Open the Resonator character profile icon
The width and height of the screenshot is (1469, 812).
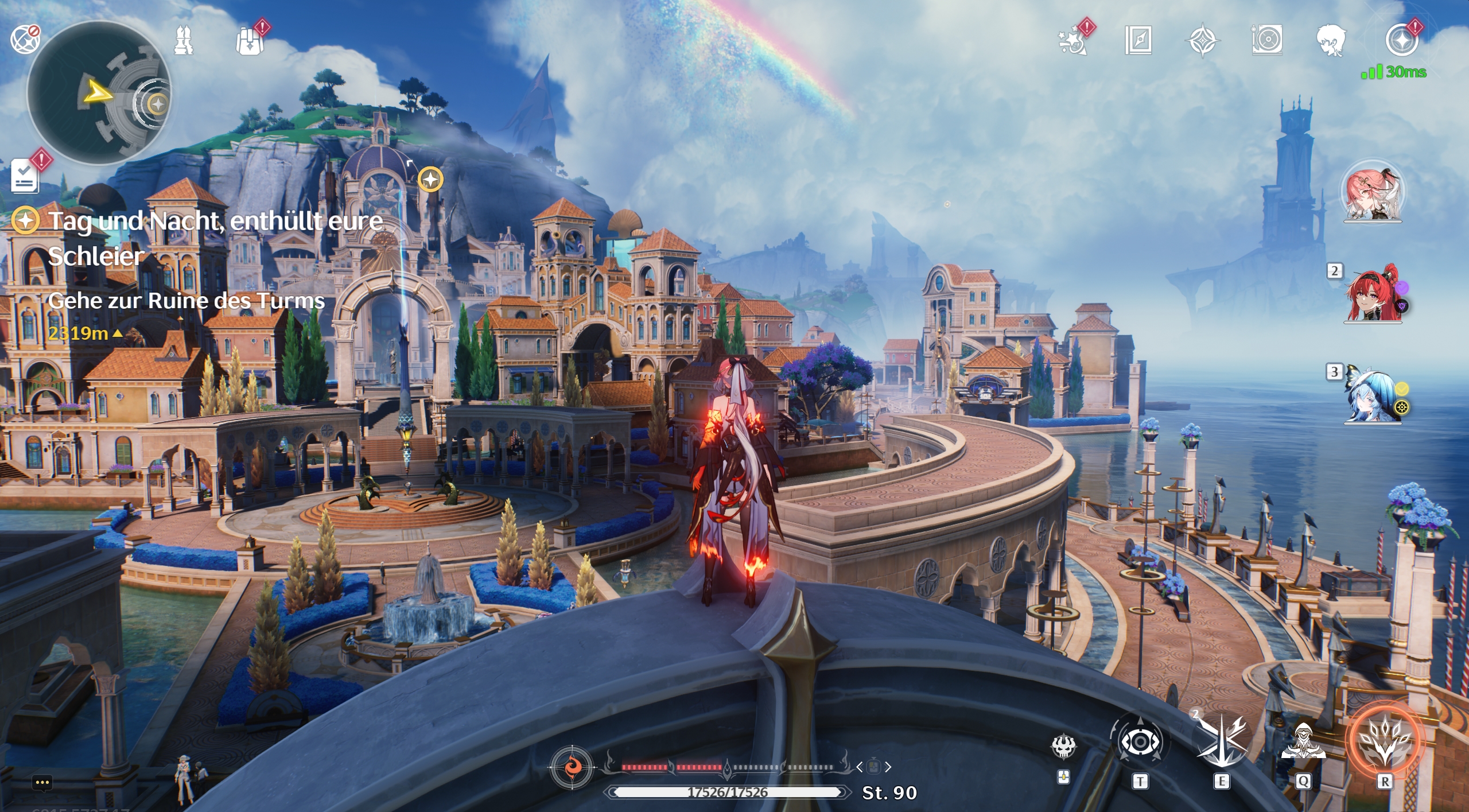click(1331, 40)
